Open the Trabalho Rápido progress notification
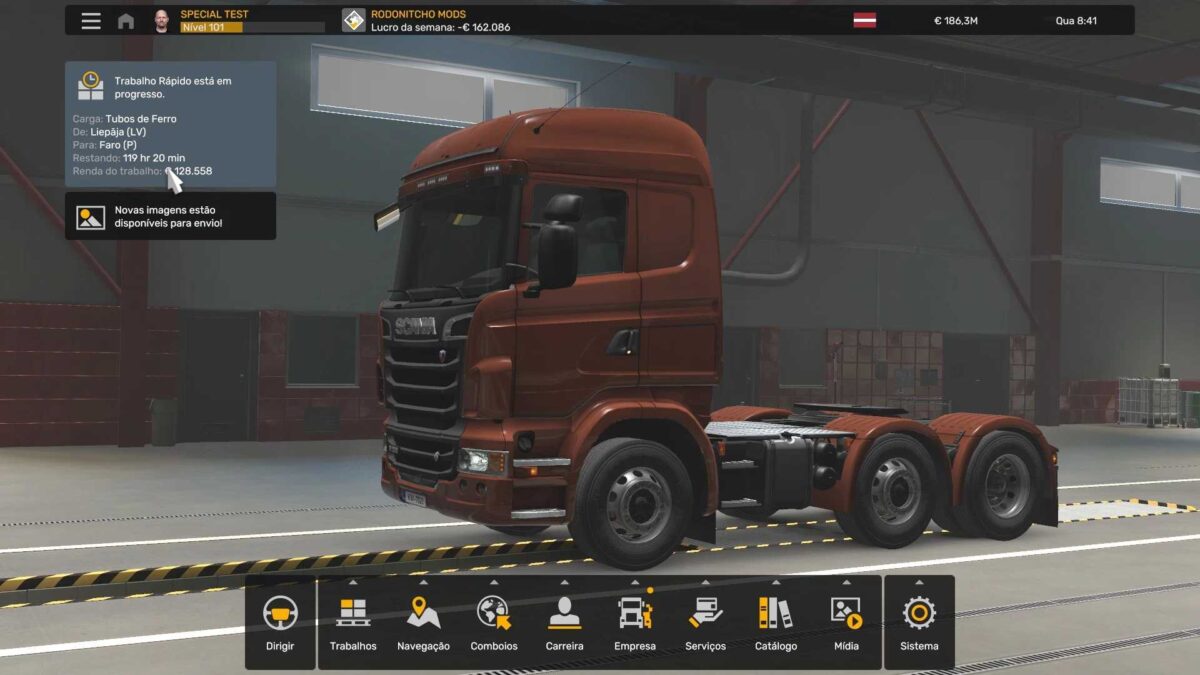This screenshot has height=675, width=1200. click(x=170, y=124)
